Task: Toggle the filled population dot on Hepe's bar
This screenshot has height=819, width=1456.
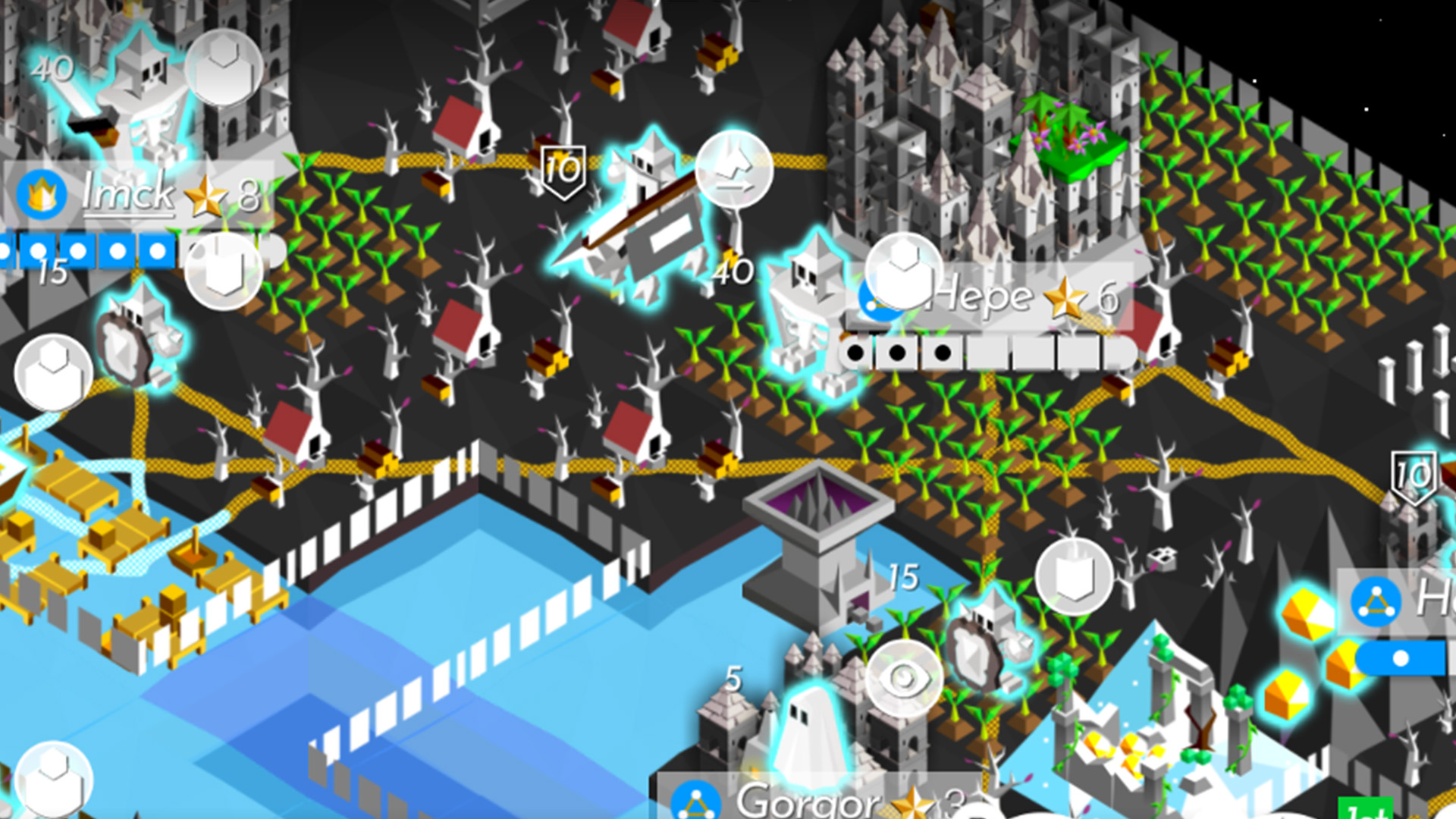Action: (x=857, y=350)
